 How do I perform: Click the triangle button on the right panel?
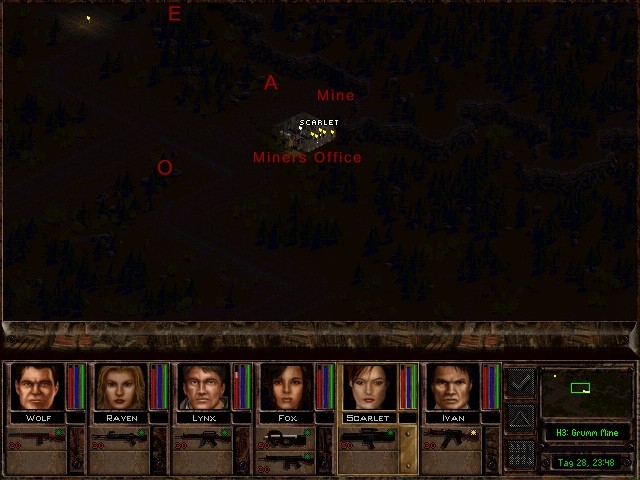pyautogui.click(x=520, y=416)
